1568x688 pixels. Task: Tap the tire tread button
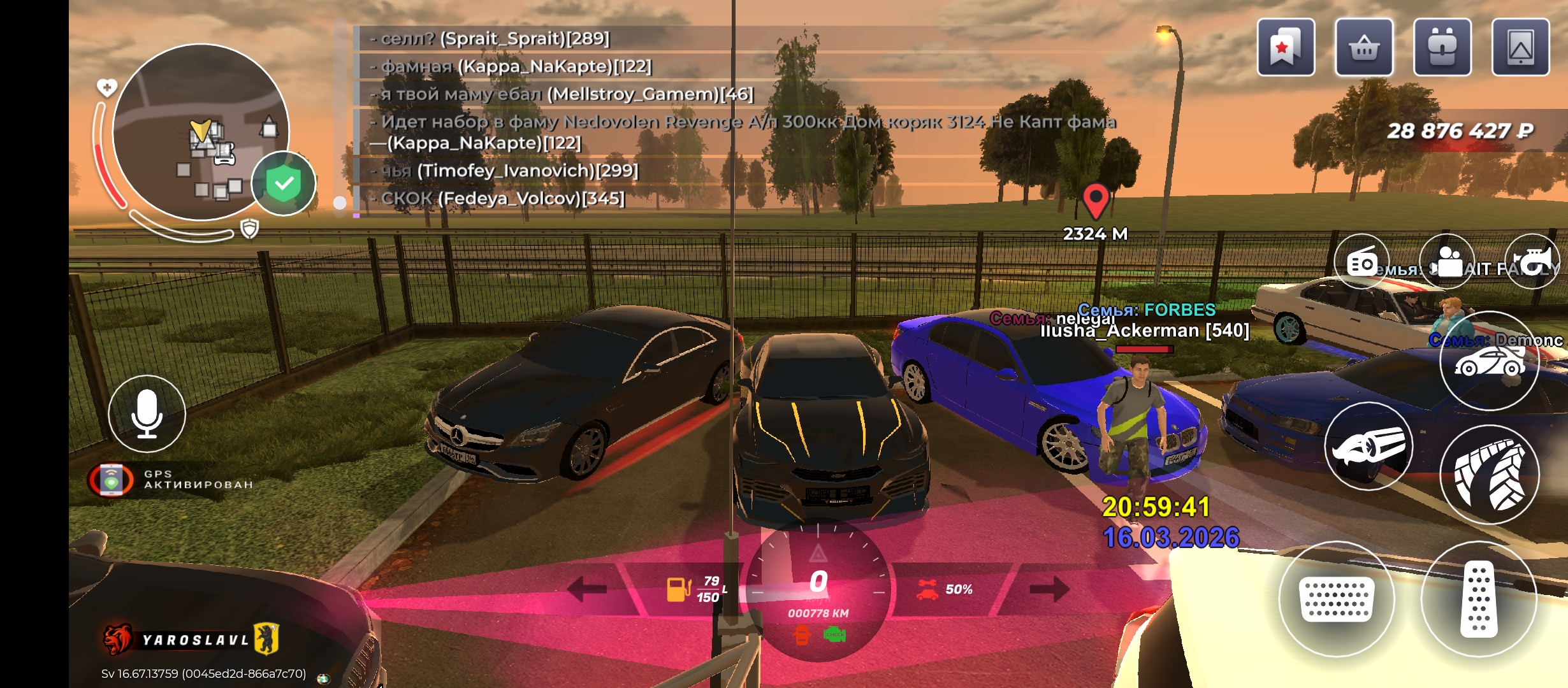[x=1489, y=475]
